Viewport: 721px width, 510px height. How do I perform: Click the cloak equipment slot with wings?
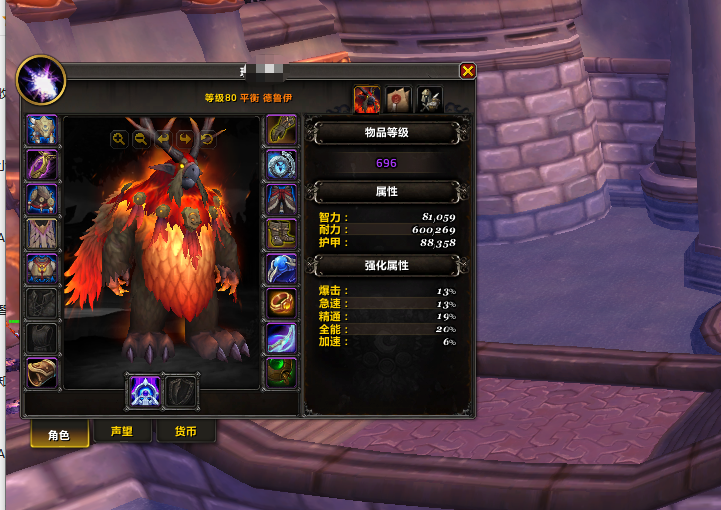pyautogui.click(x=42, y=234)
